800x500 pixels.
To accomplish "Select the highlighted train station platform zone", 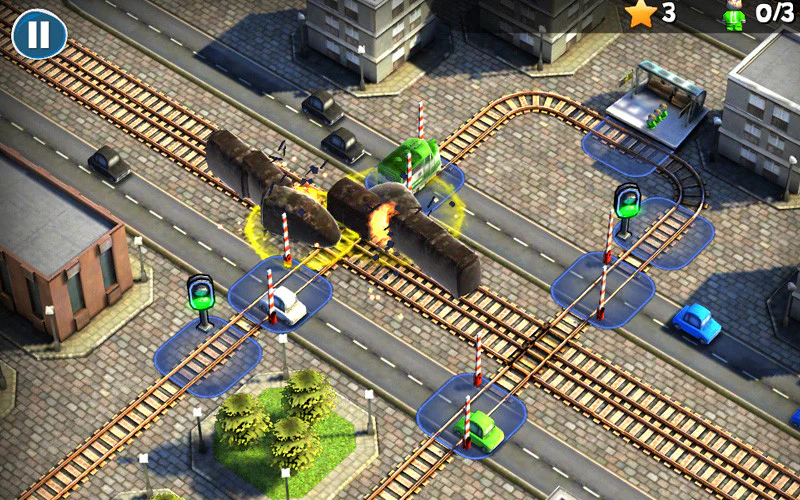I will [x=622, y=151].
